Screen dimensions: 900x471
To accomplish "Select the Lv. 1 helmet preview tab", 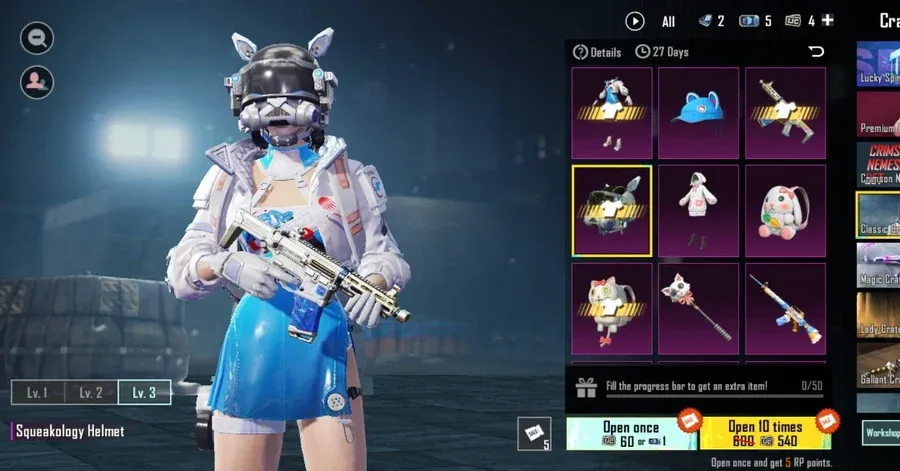I will tap(38, 393).
